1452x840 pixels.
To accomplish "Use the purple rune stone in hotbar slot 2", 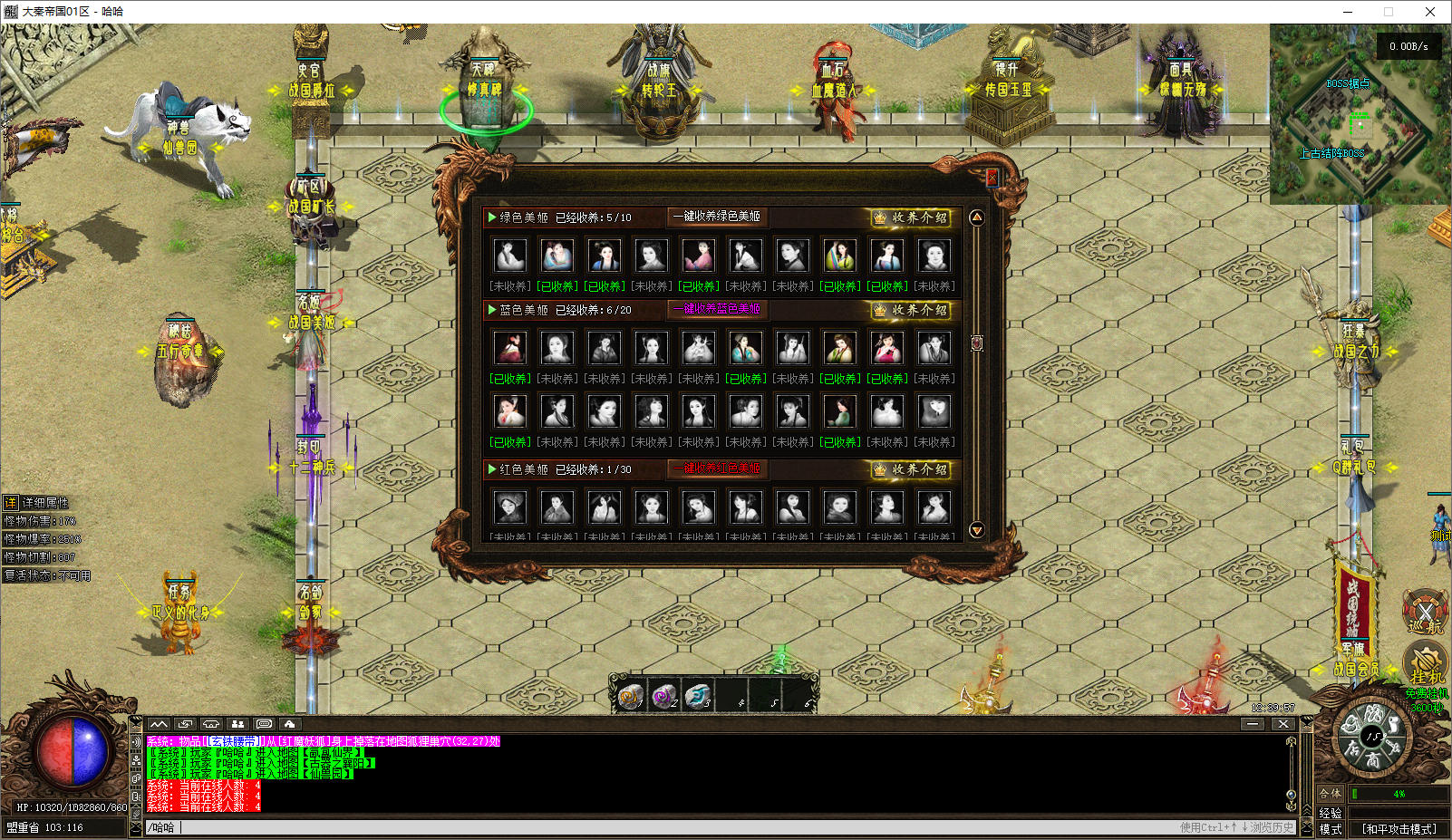I will point(664,696).
